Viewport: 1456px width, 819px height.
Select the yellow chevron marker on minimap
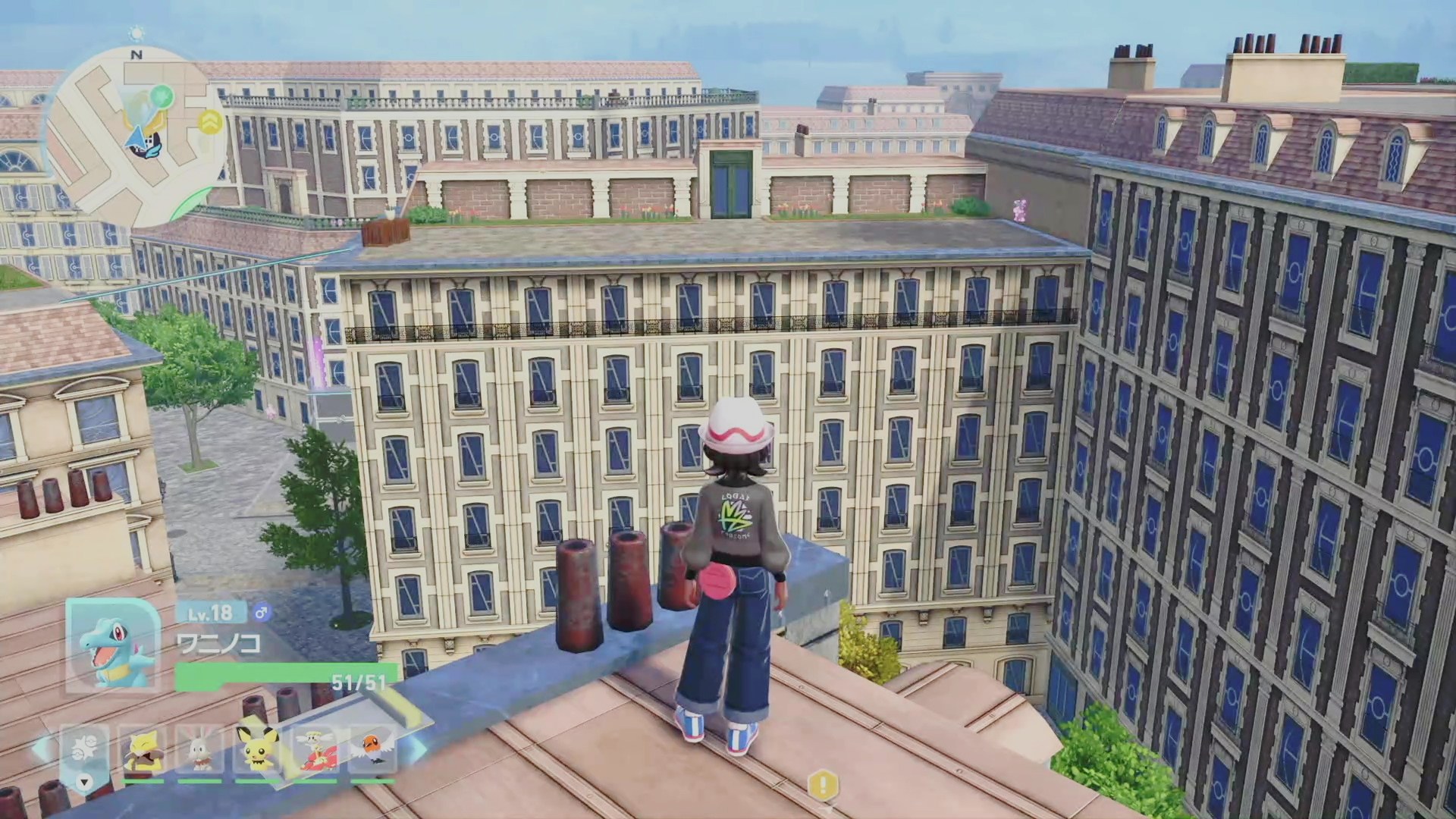click(x=210, y=121)
